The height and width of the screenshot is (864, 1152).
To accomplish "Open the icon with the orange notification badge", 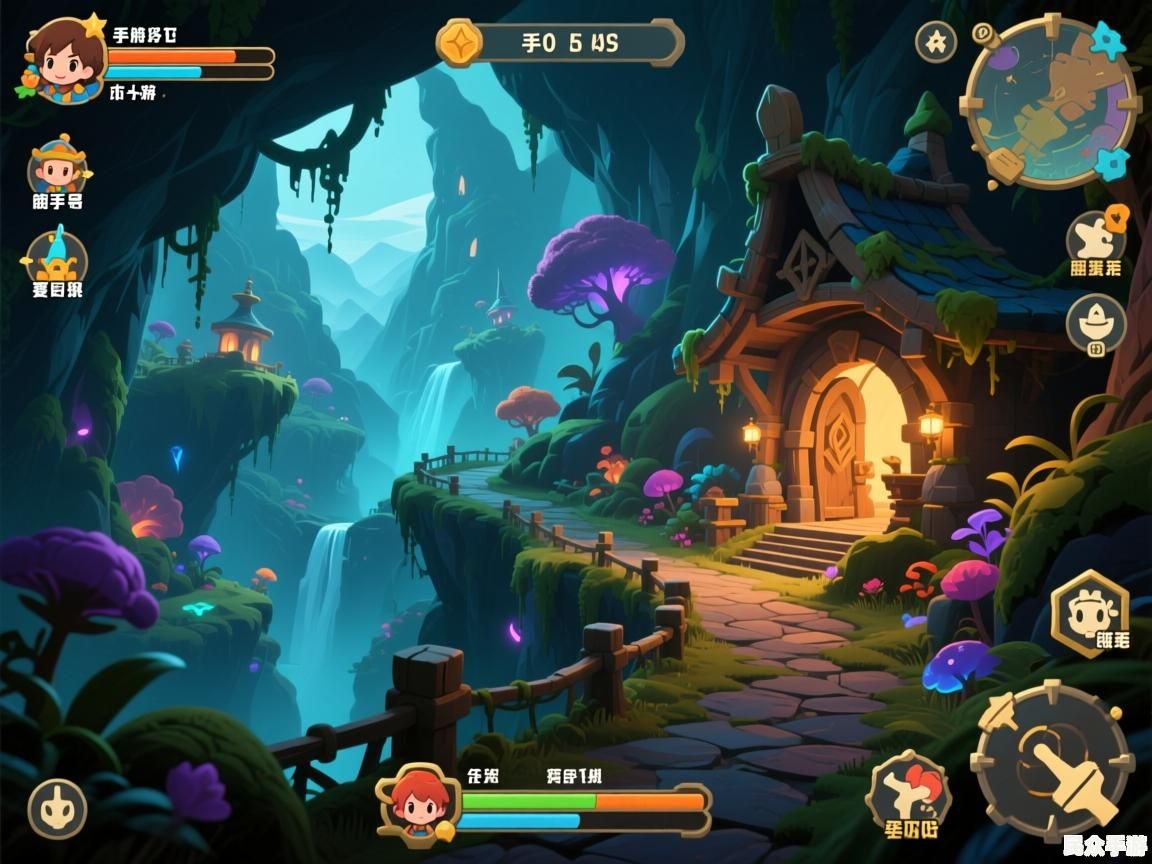I will pyautogui.click(x=1096, y=238).
